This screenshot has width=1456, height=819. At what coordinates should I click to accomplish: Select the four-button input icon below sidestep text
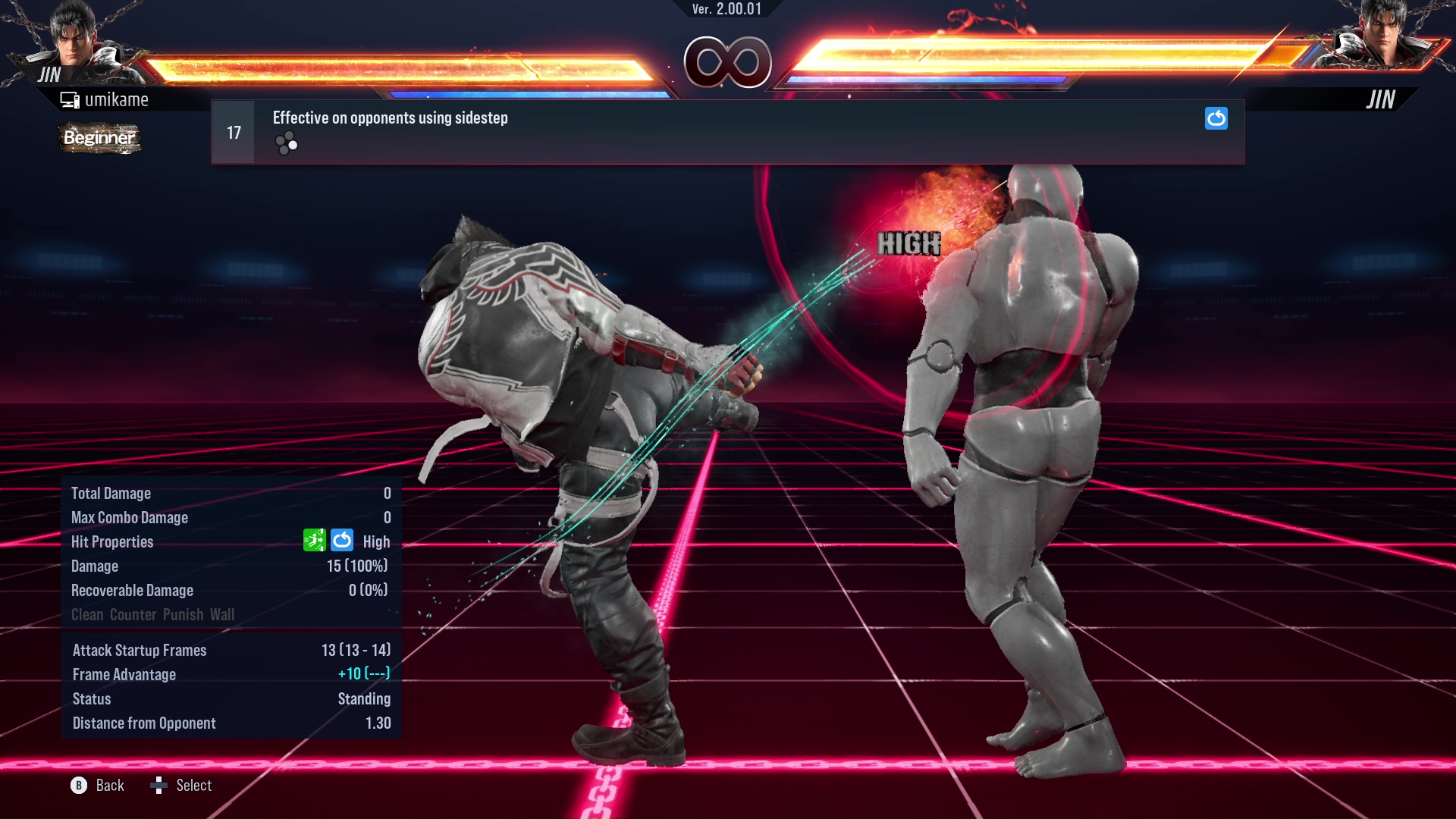[286, 143]
